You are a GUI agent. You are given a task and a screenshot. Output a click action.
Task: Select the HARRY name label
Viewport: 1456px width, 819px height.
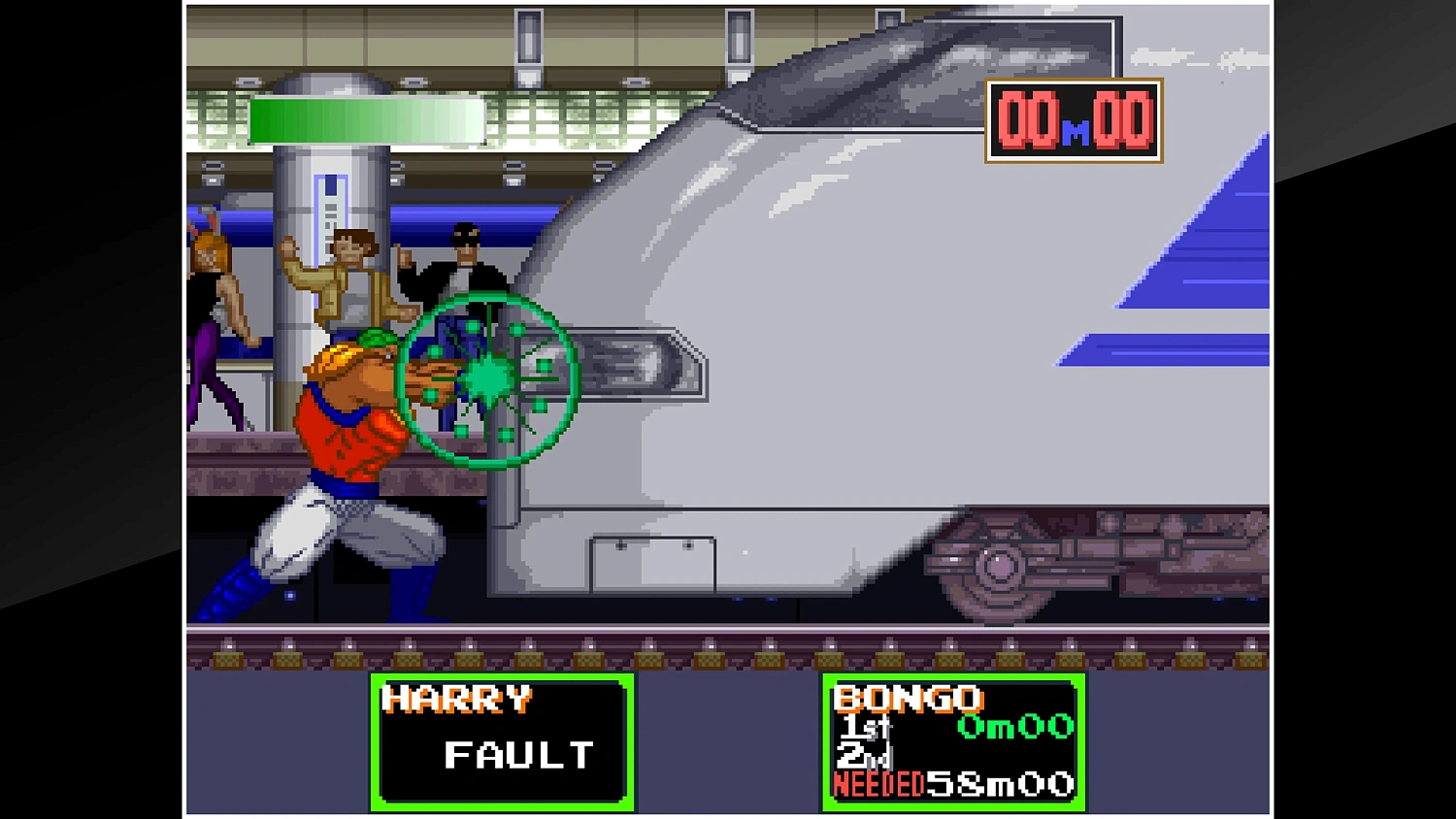(458, 698)
